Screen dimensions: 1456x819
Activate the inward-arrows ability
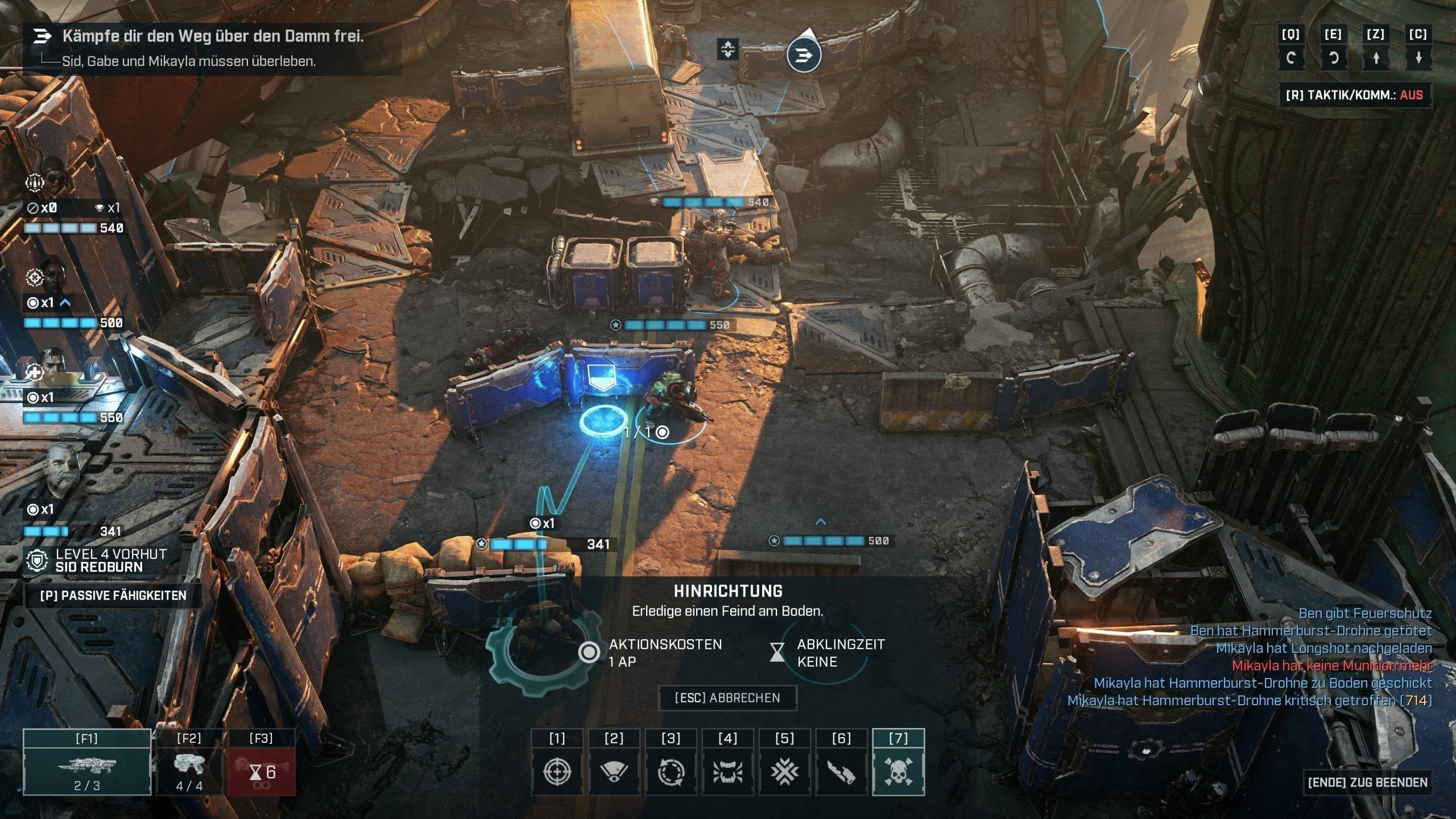(785, 771)
